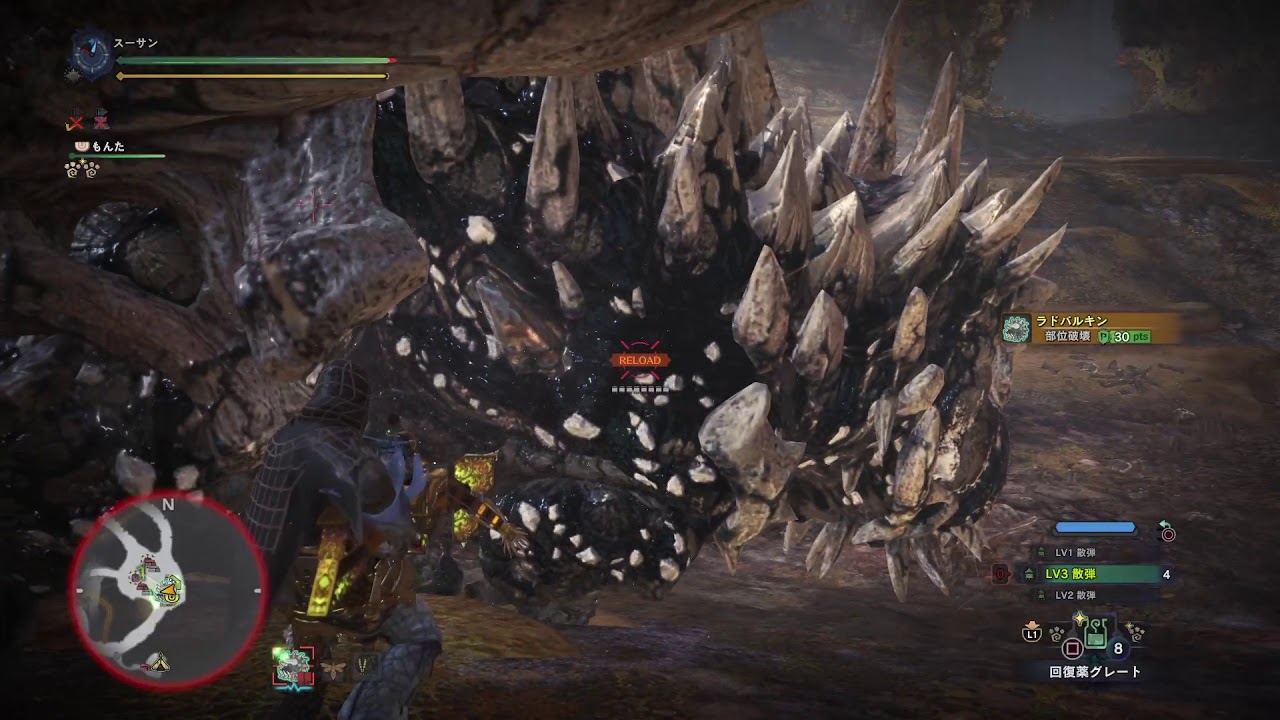Image resolution: width=1280 pixels, height=720 pixels.
Task: Click the targeted monster icon with red brackets
Action: [x=293, y=665]
